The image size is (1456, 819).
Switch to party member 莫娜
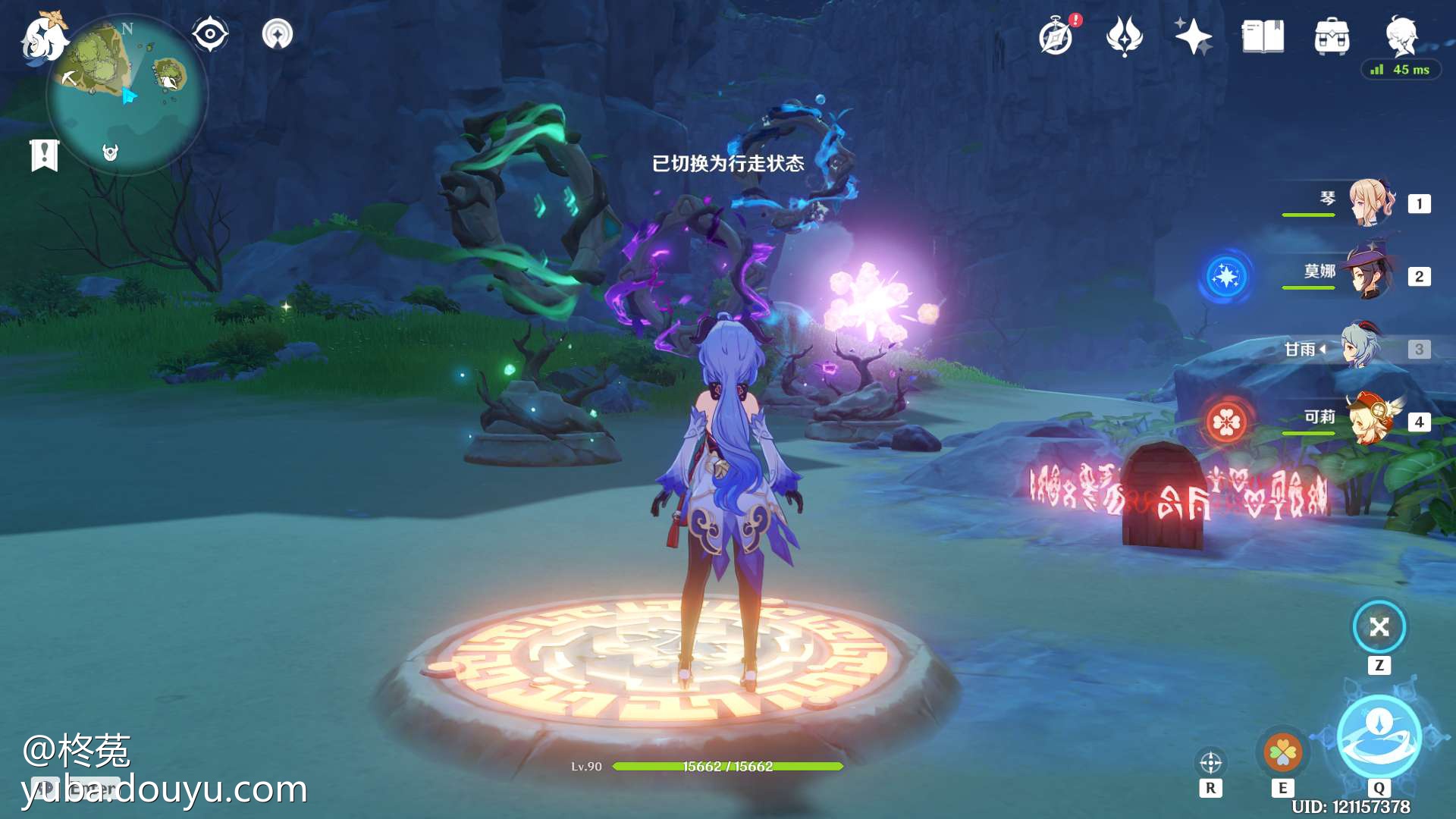(1370, 275)
